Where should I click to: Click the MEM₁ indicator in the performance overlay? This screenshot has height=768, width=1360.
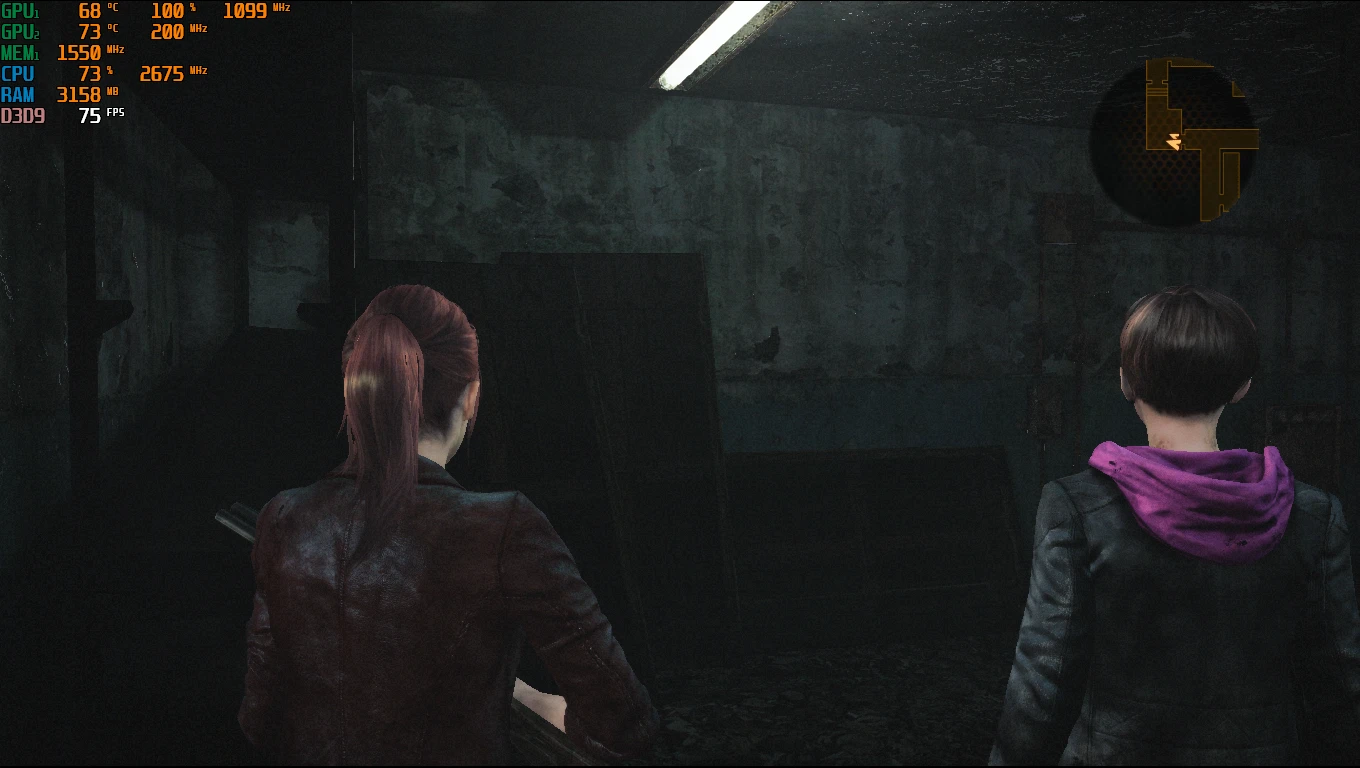point(22,52)
